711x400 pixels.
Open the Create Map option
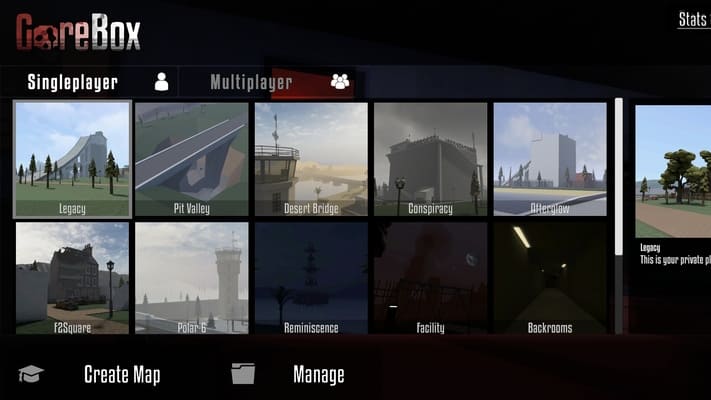tap(121, 375)
